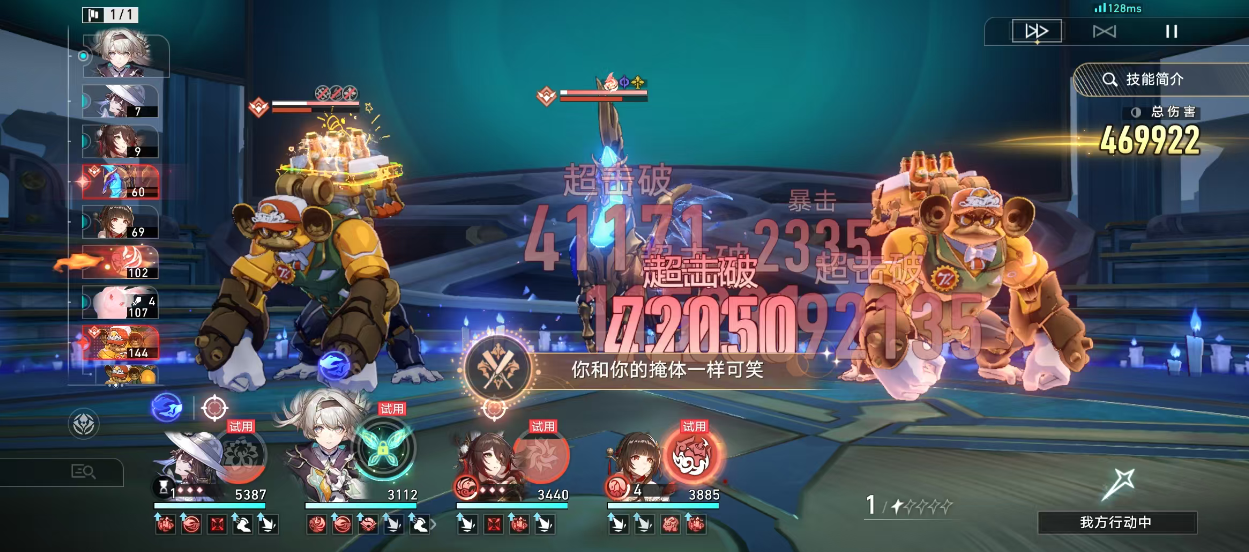Open the 技能简介 skill overview
The width and height of the screenshot is (1249, 552).
coord(1154,79)
